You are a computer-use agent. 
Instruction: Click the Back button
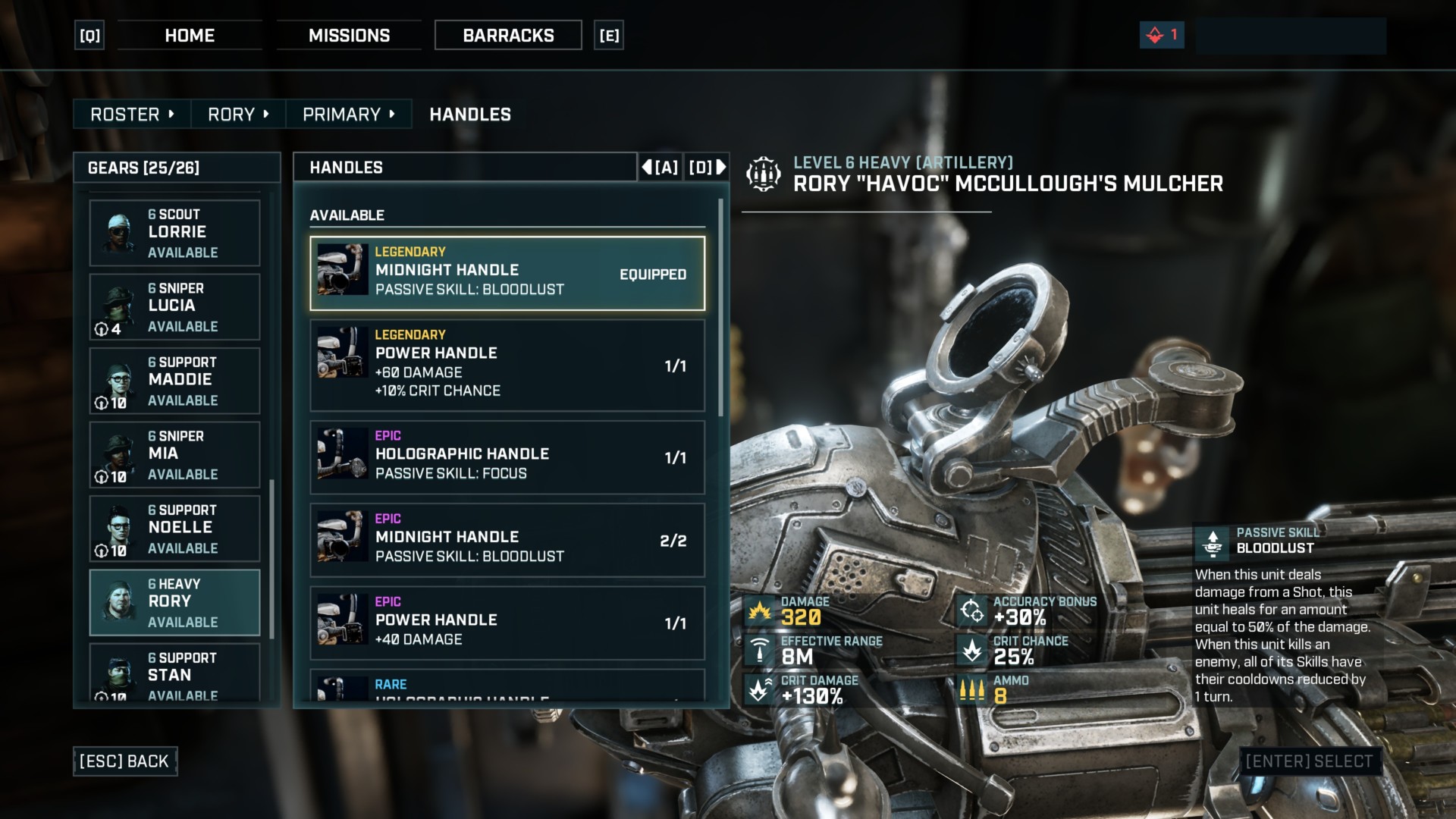click(125, 761)
